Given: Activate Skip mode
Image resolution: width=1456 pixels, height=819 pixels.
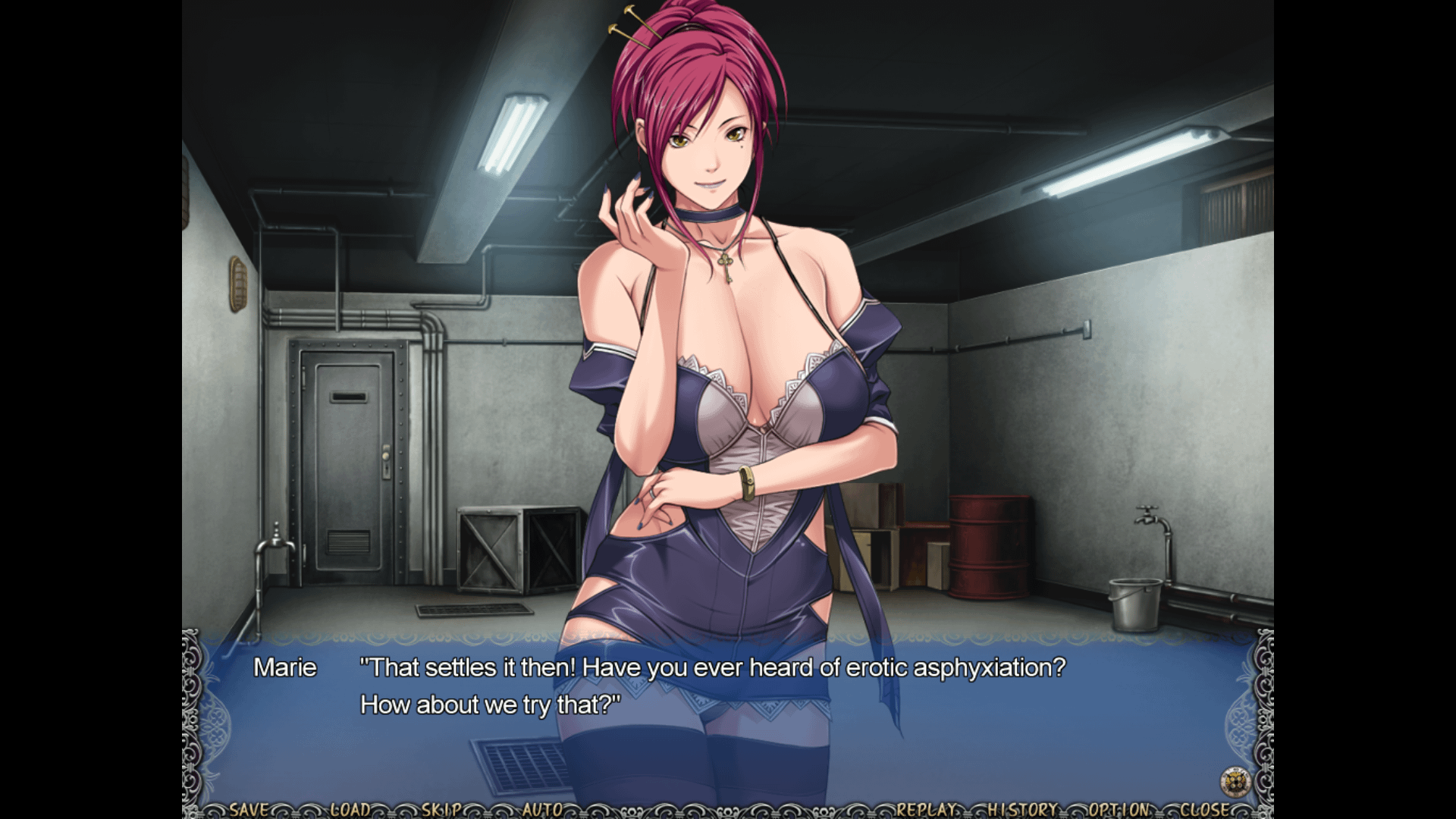Looking at the screenshot, I should [442, 809].
